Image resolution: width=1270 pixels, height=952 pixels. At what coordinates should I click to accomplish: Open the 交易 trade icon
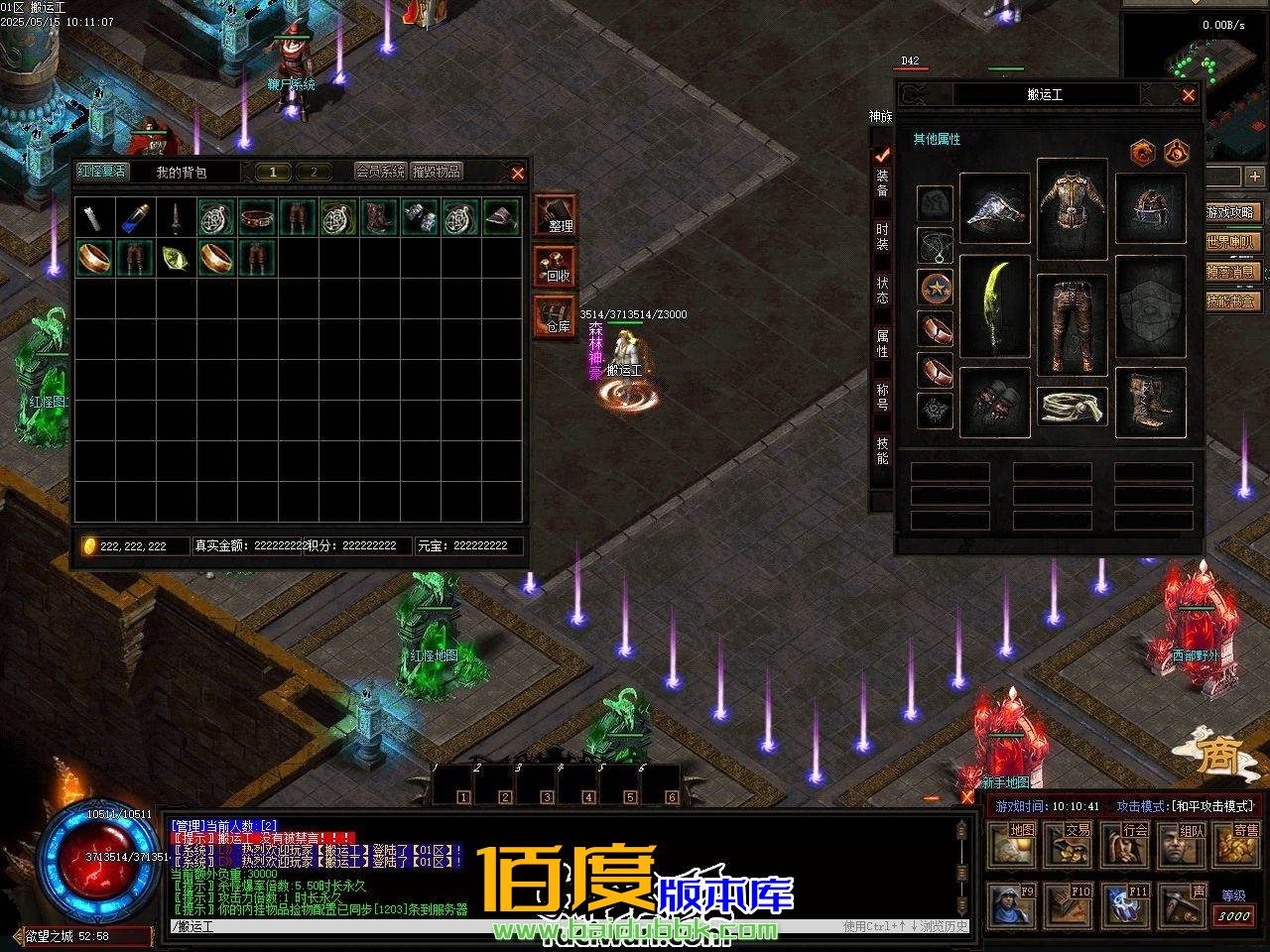point(1068,845)
